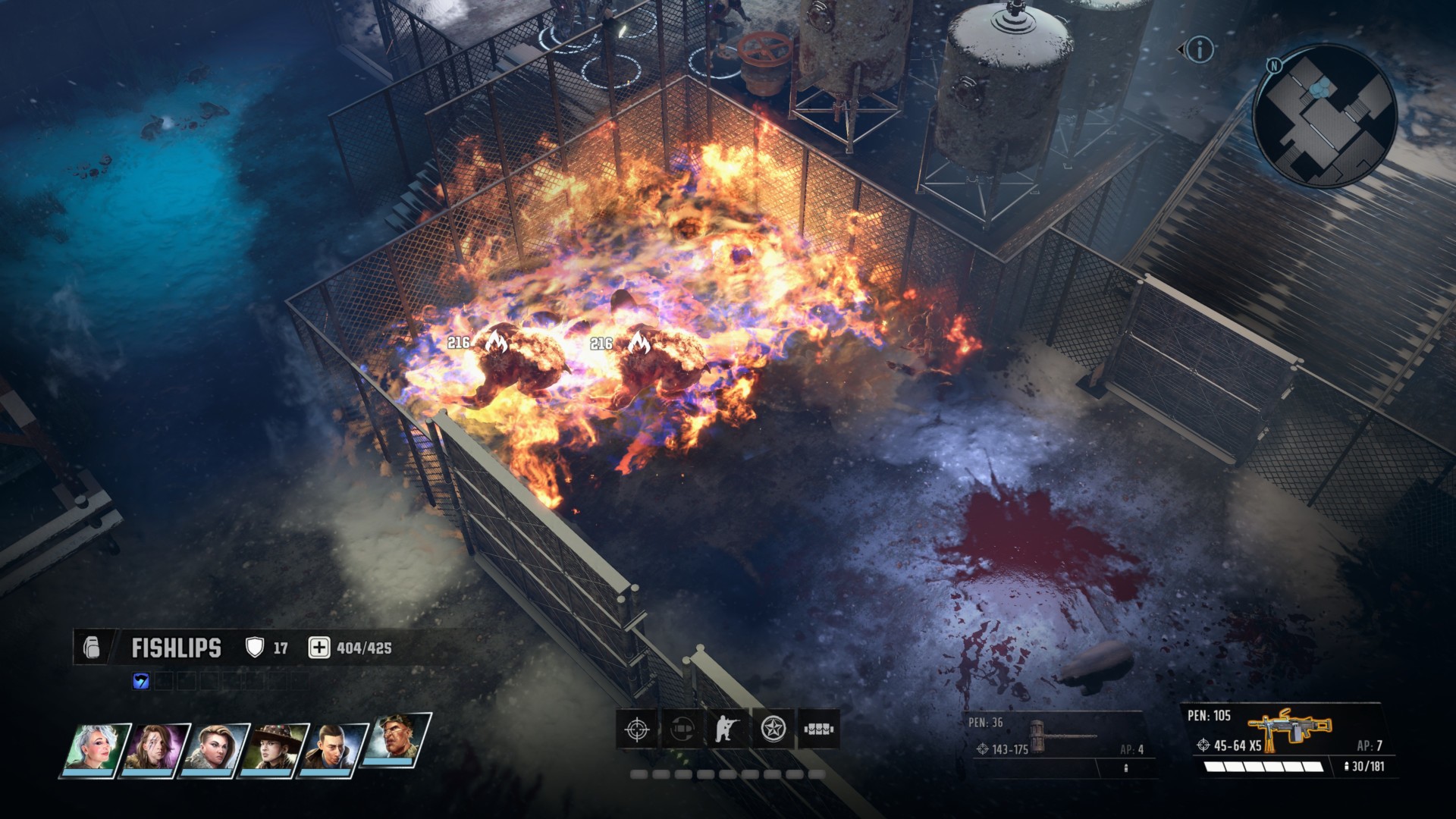Inspect the blue status effect icon
1456x819 pixels.
141,682
